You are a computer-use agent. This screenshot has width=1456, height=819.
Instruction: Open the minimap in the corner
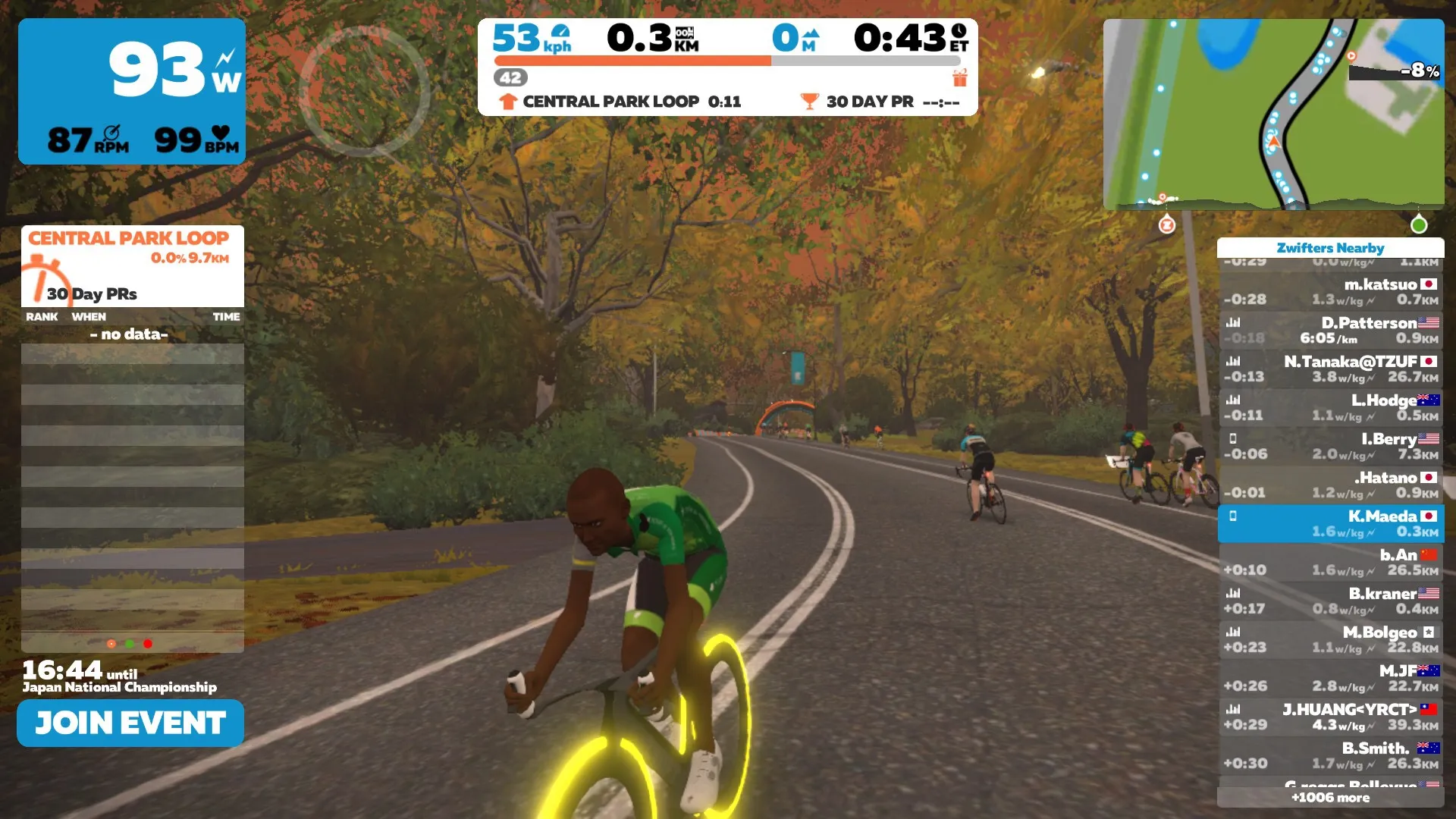tap(1273, 114)
